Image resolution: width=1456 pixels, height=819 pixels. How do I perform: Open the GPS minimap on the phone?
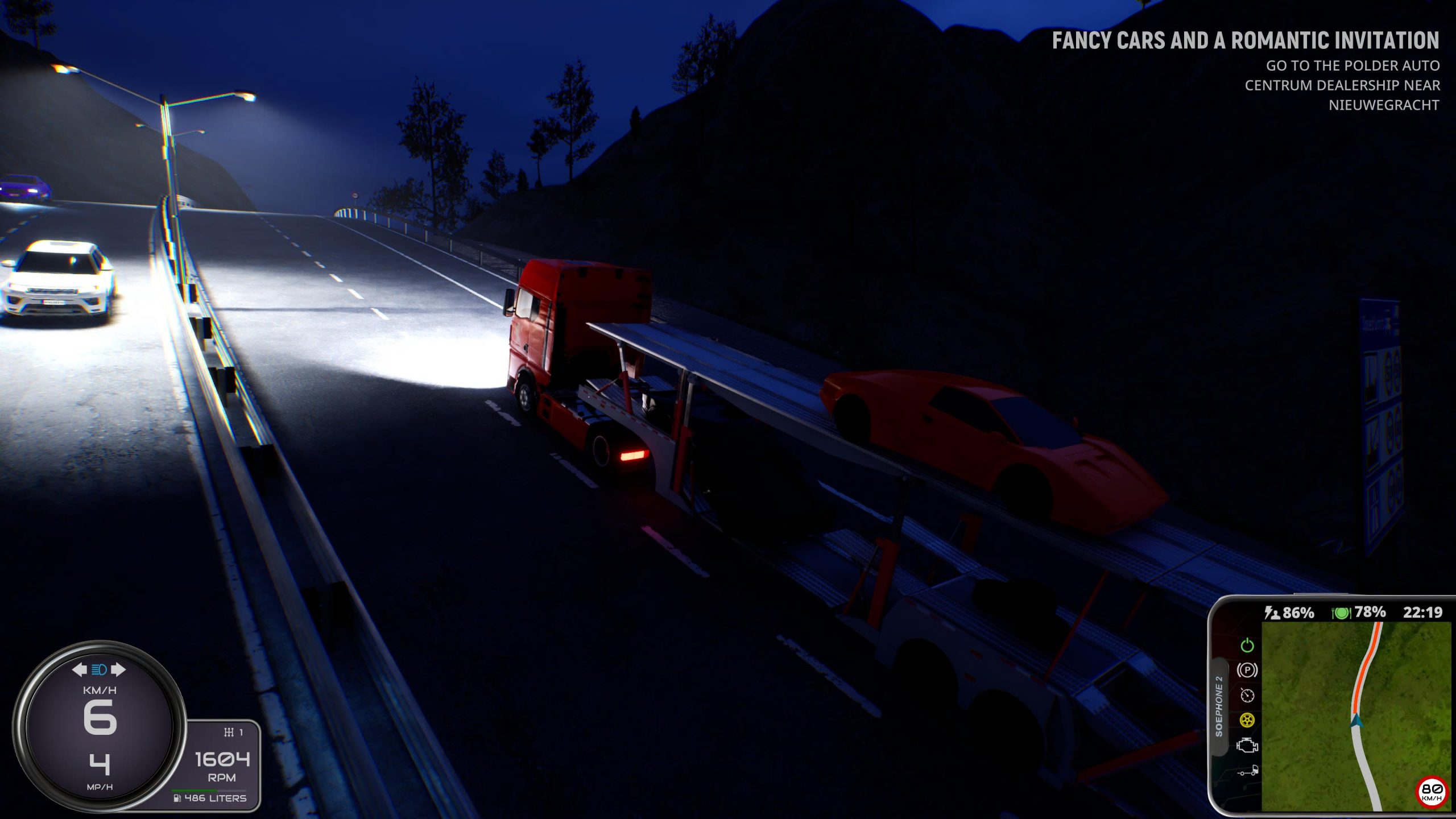pos(1356,715)
